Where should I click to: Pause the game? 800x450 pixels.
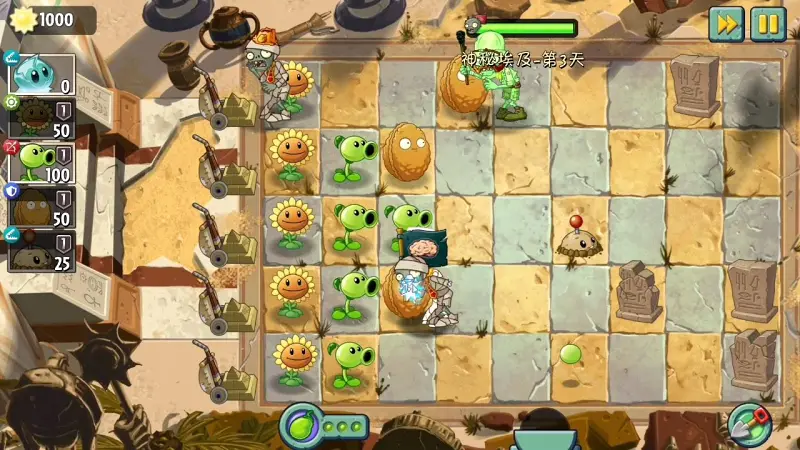click(x=768, y=24)
